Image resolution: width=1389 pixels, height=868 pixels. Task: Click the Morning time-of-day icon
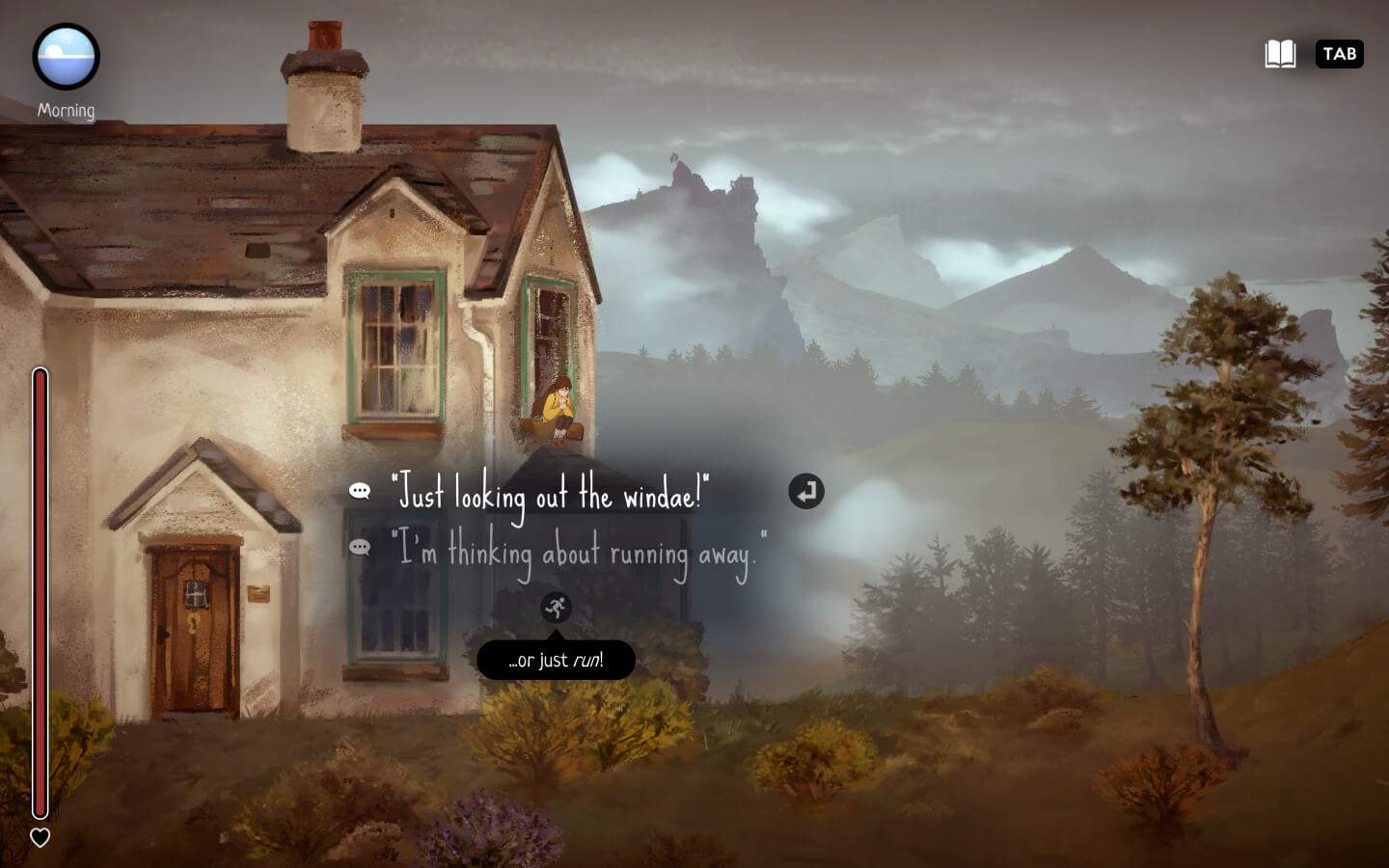66,57
